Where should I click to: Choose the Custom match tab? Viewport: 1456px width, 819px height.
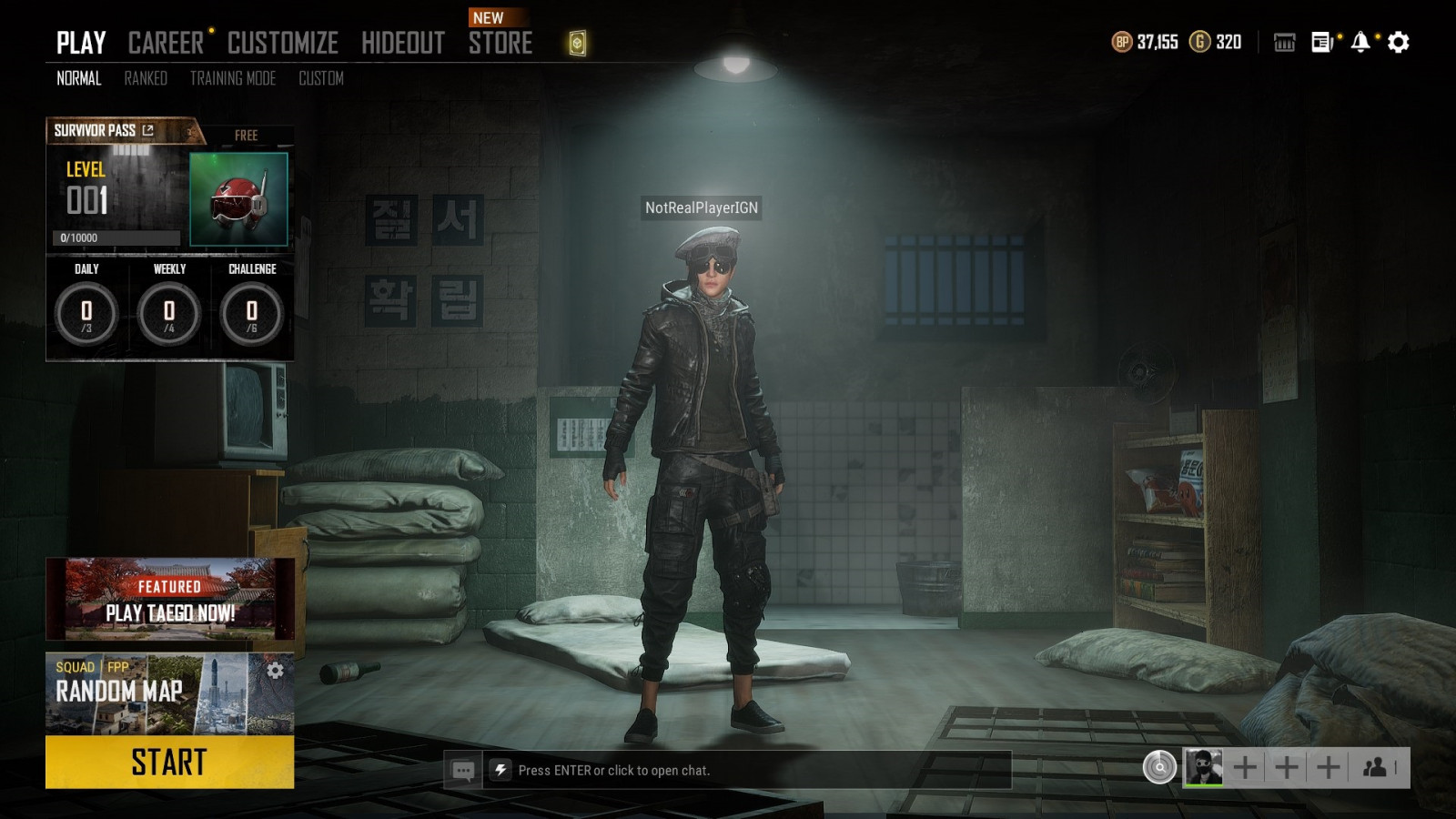click(321, 78)
